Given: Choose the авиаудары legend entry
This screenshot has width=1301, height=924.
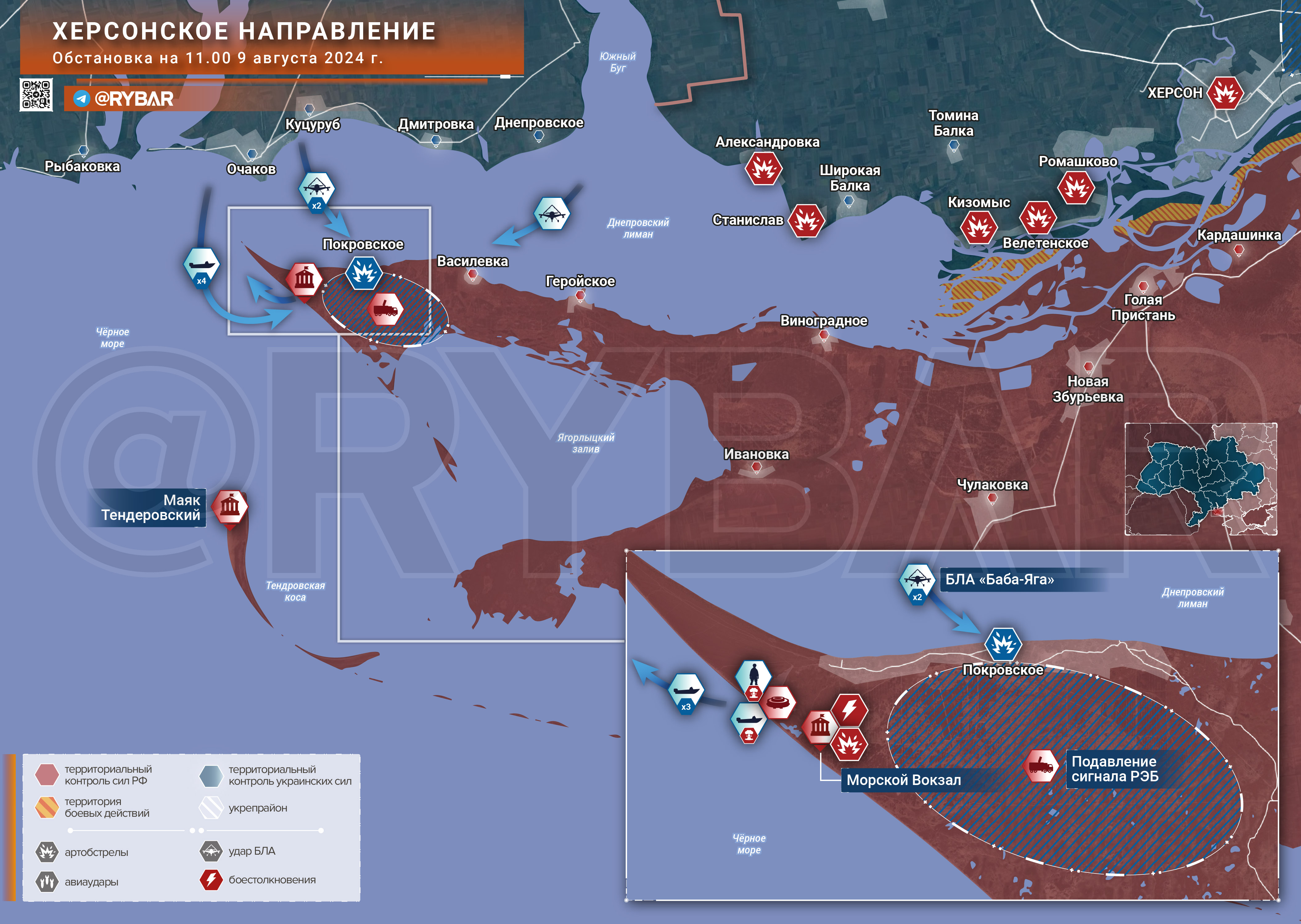Looking at the screenshot, I should (91, 882).
